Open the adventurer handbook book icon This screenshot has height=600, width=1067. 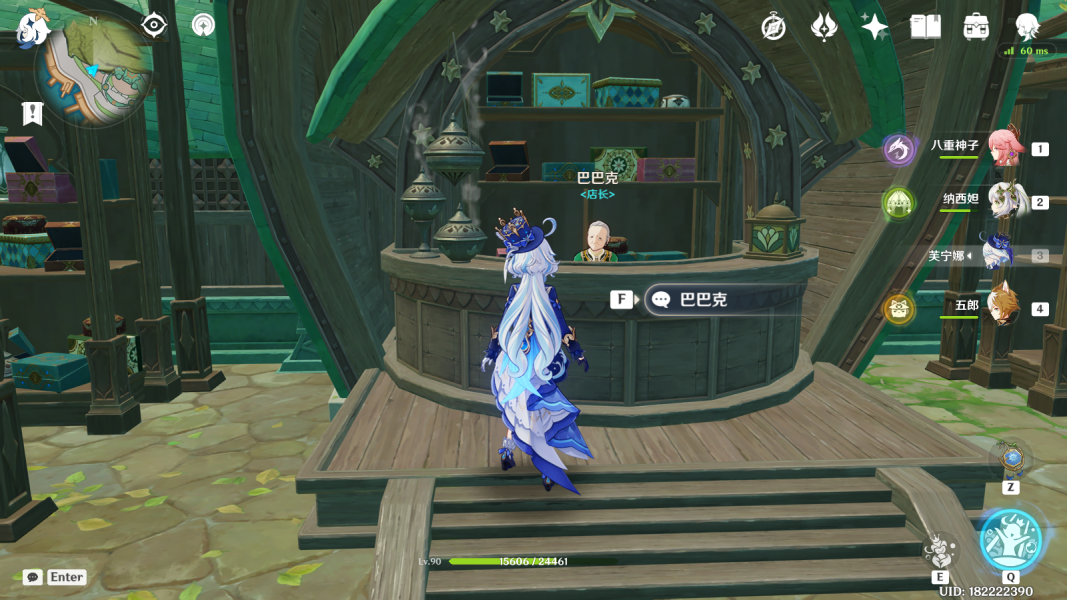926,27
